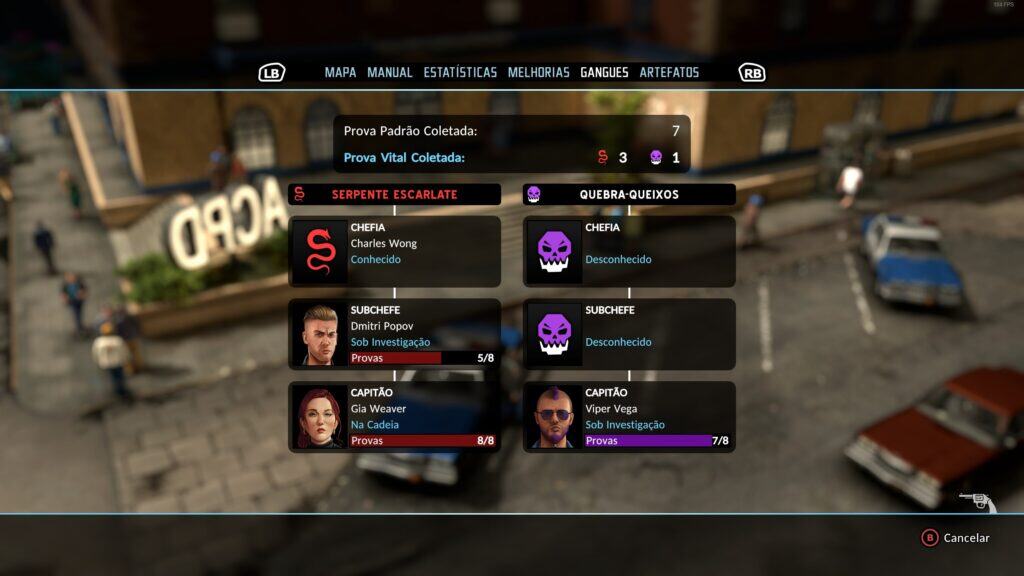Switch to the MAPA tab
This screenshot has height=576, width=1024.
point(340,72)
